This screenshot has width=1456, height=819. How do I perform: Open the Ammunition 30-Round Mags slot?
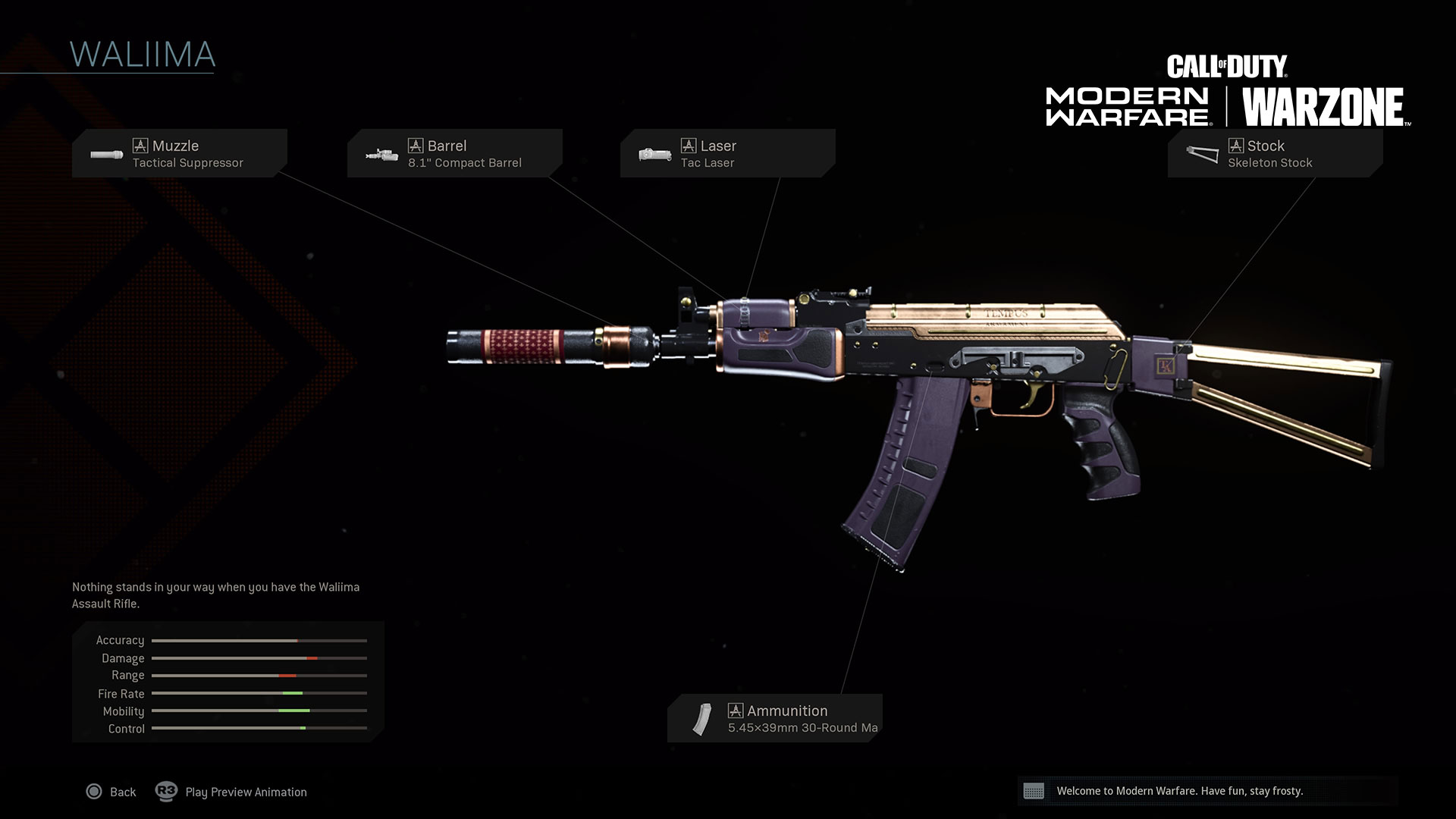click(775, 718)
